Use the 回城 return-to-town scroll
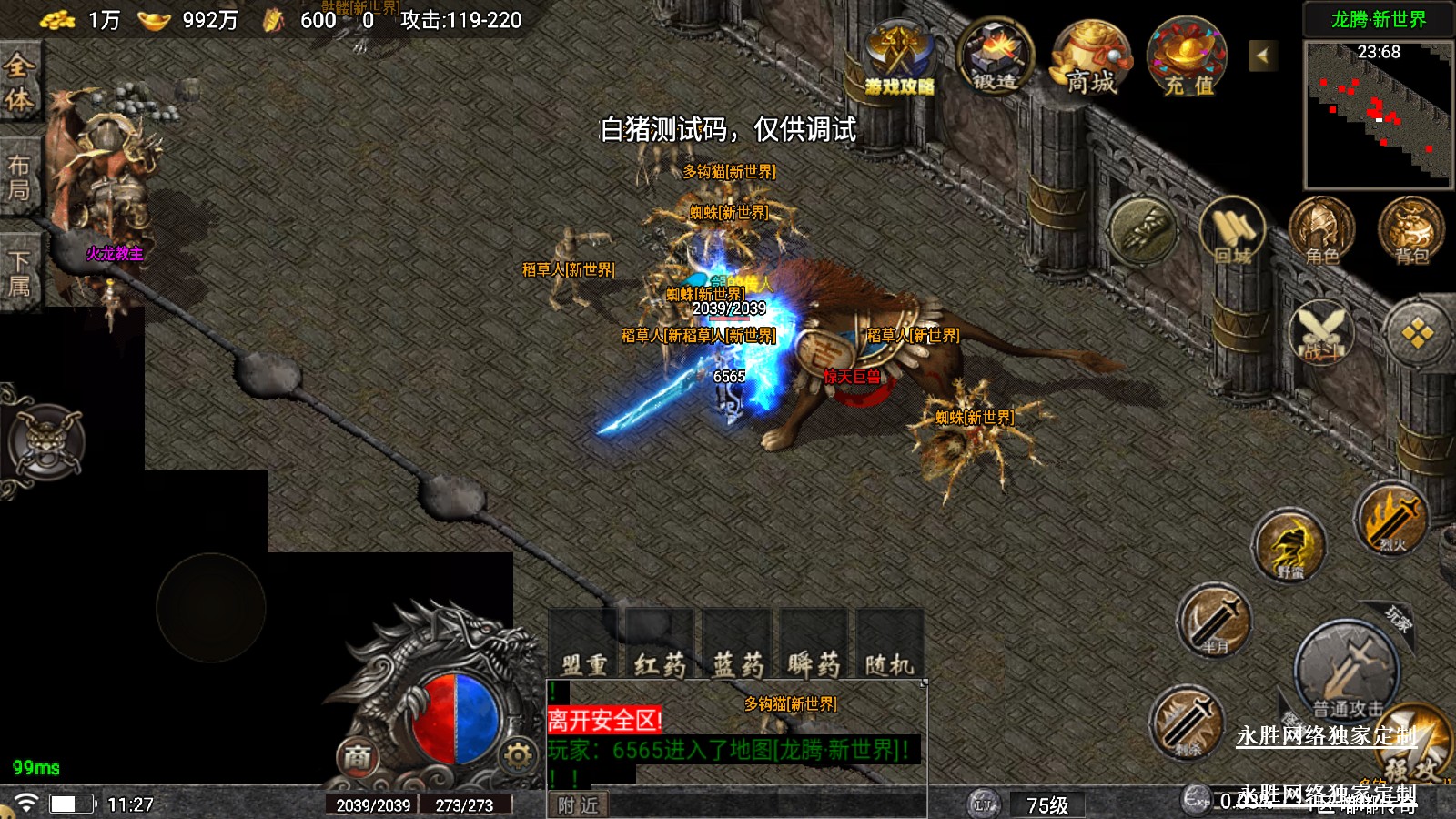This screenshot has height=819, width=1456. (1232, 232)
